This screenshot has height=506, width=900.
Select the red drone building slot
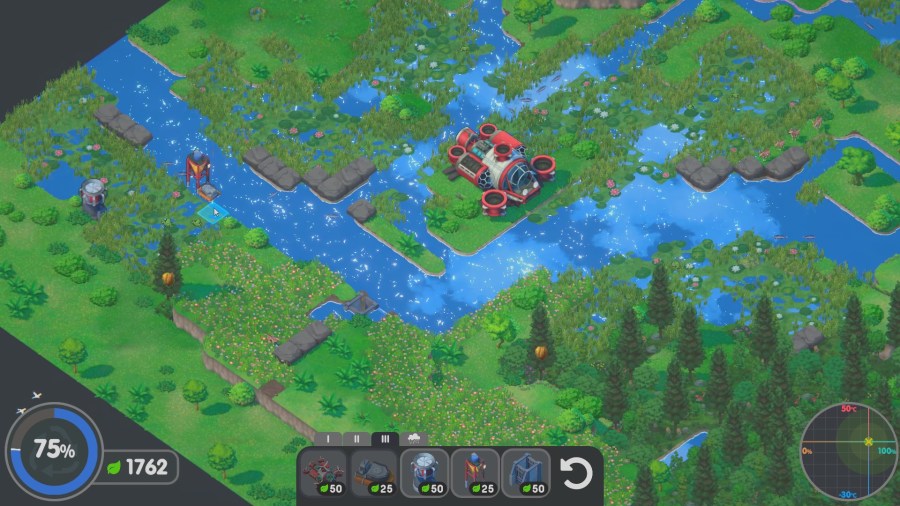323,472
